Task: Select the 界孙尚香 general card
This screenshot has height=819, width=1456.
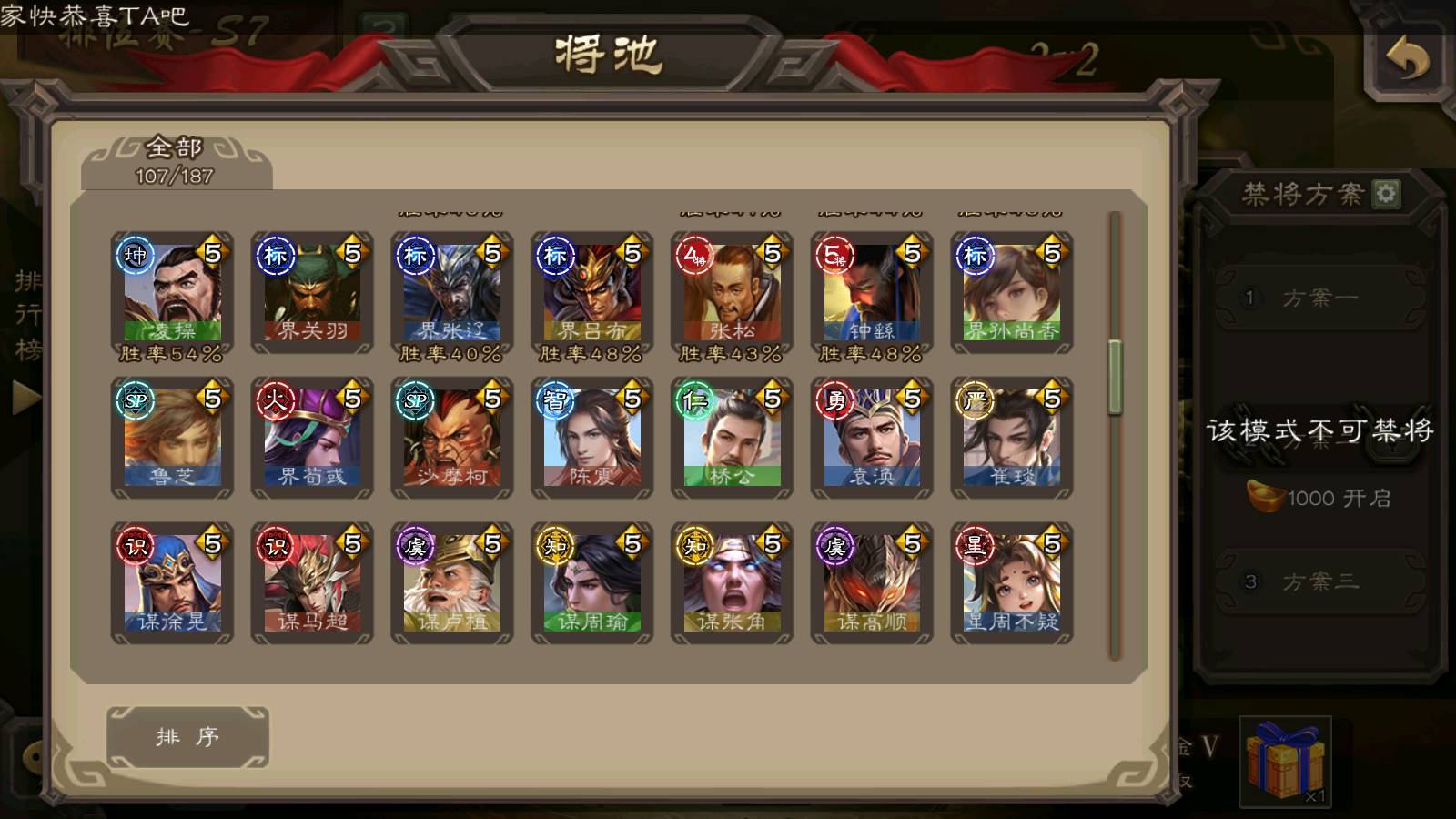Action: (x=1012, y=293)
